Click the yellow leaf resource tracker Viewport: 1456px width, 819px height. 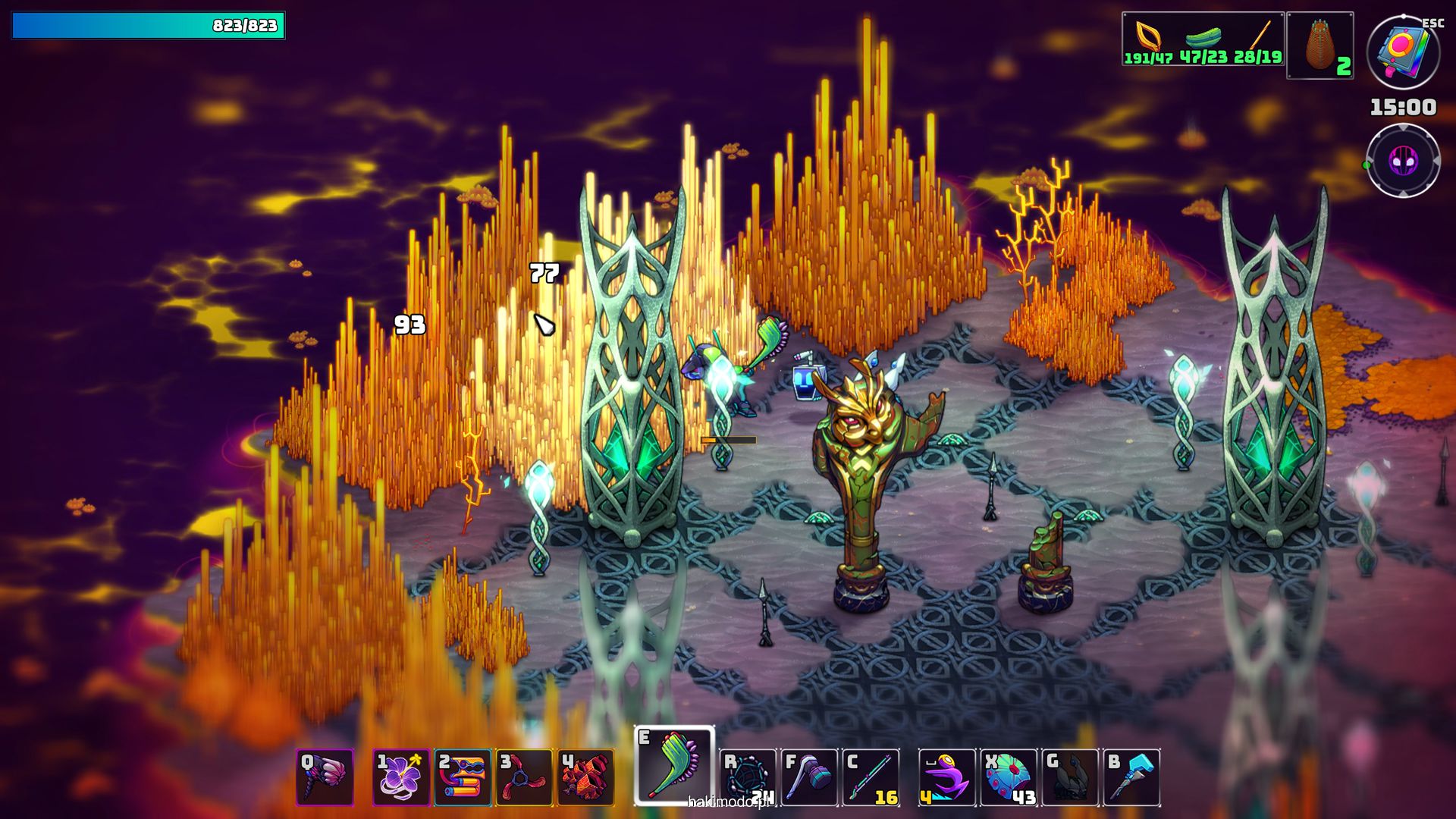[1148, 39]
